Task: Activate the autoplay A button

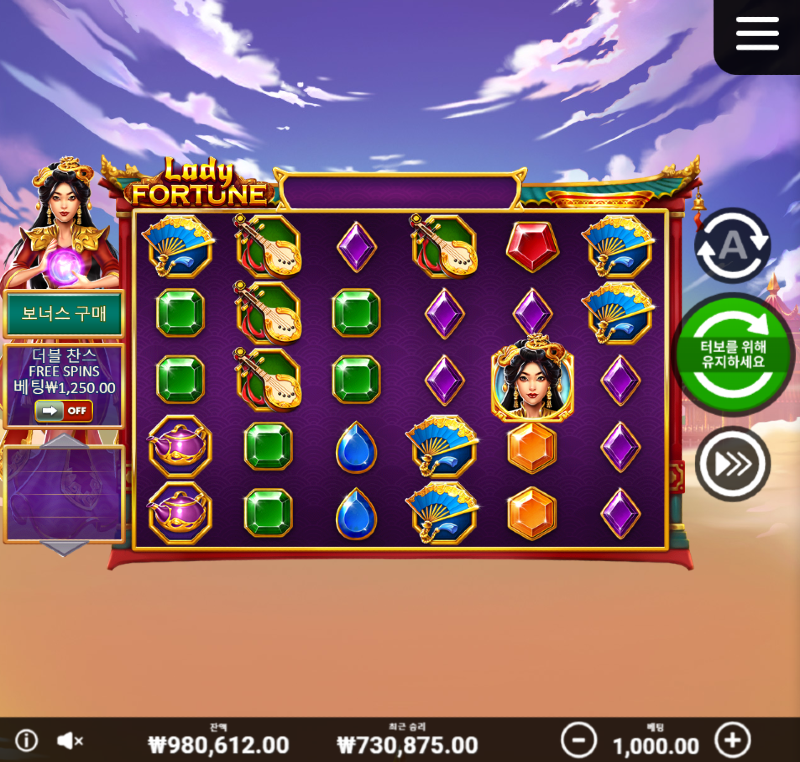Action: tap(732, 246)
